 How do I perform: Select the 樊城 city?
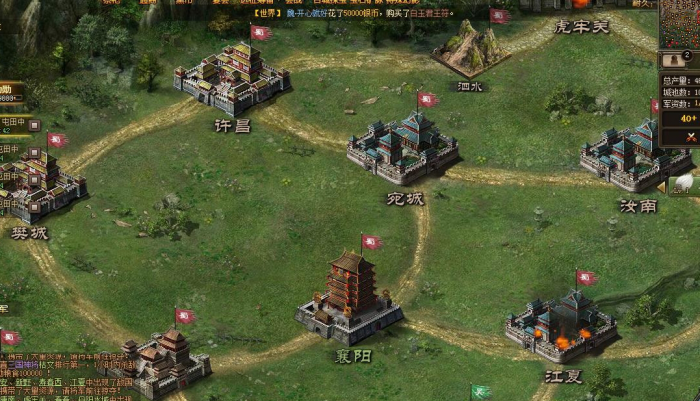tap(38, 185)
